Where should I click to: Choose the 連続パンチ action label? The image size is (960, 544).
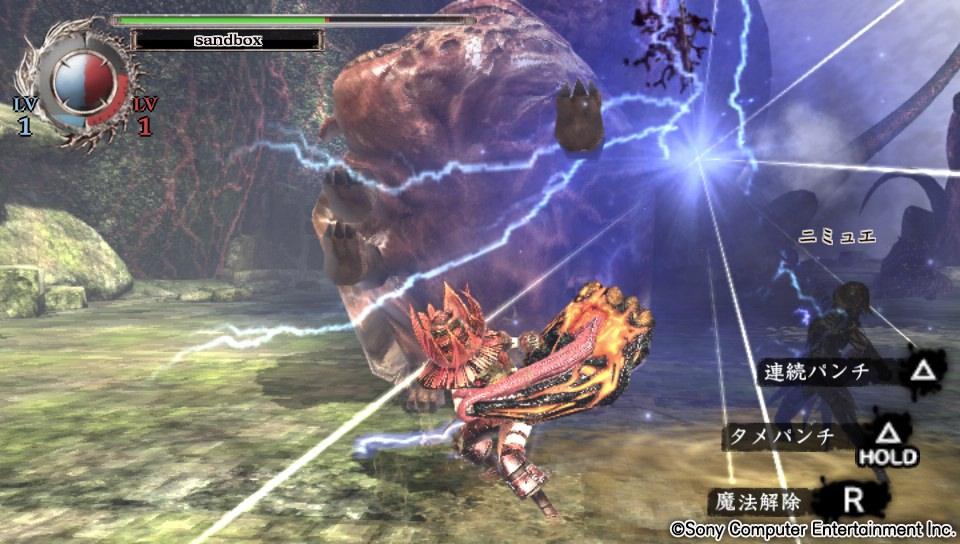817,373
